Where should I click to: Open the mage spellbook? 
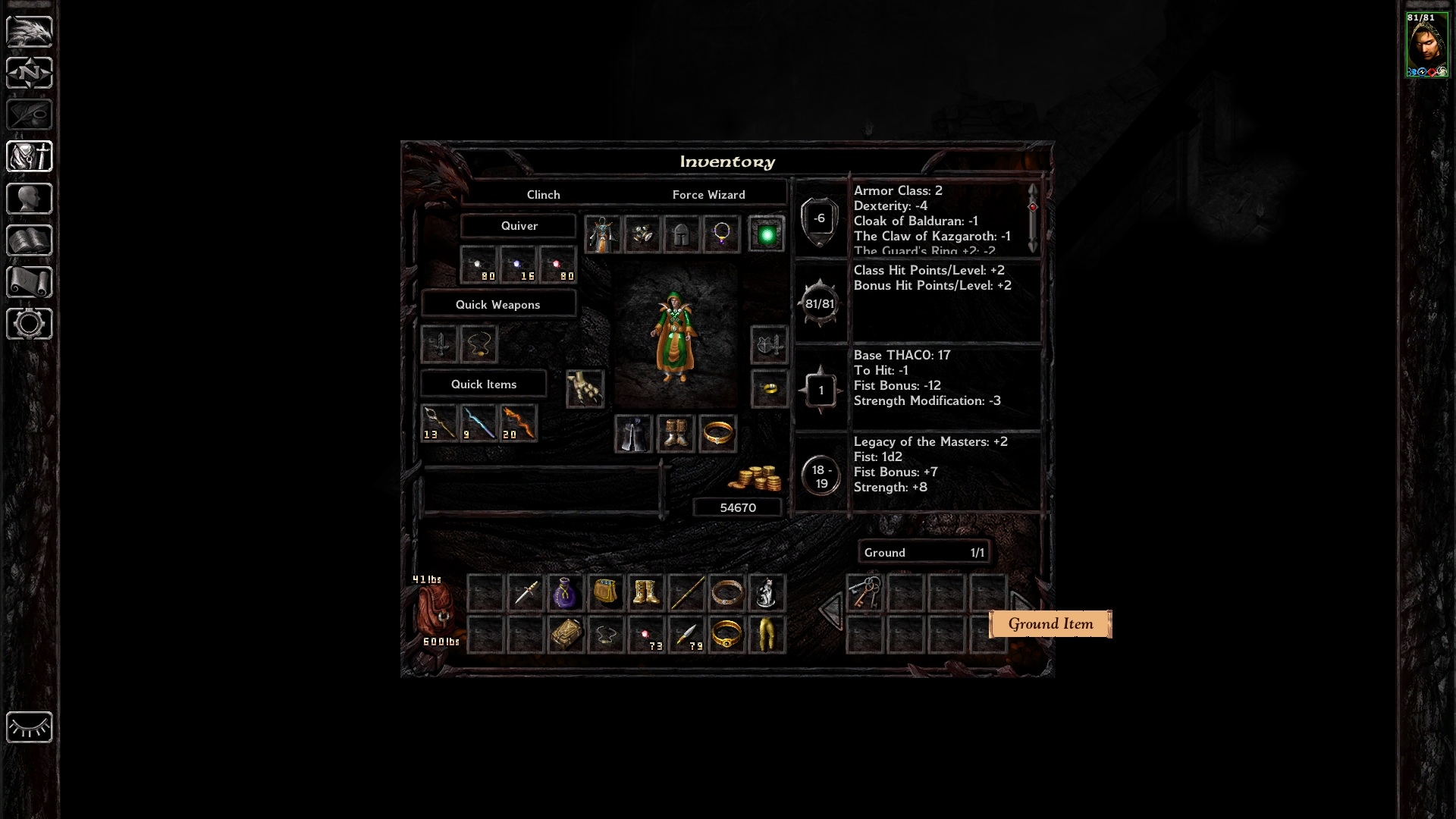coord(30,240)
